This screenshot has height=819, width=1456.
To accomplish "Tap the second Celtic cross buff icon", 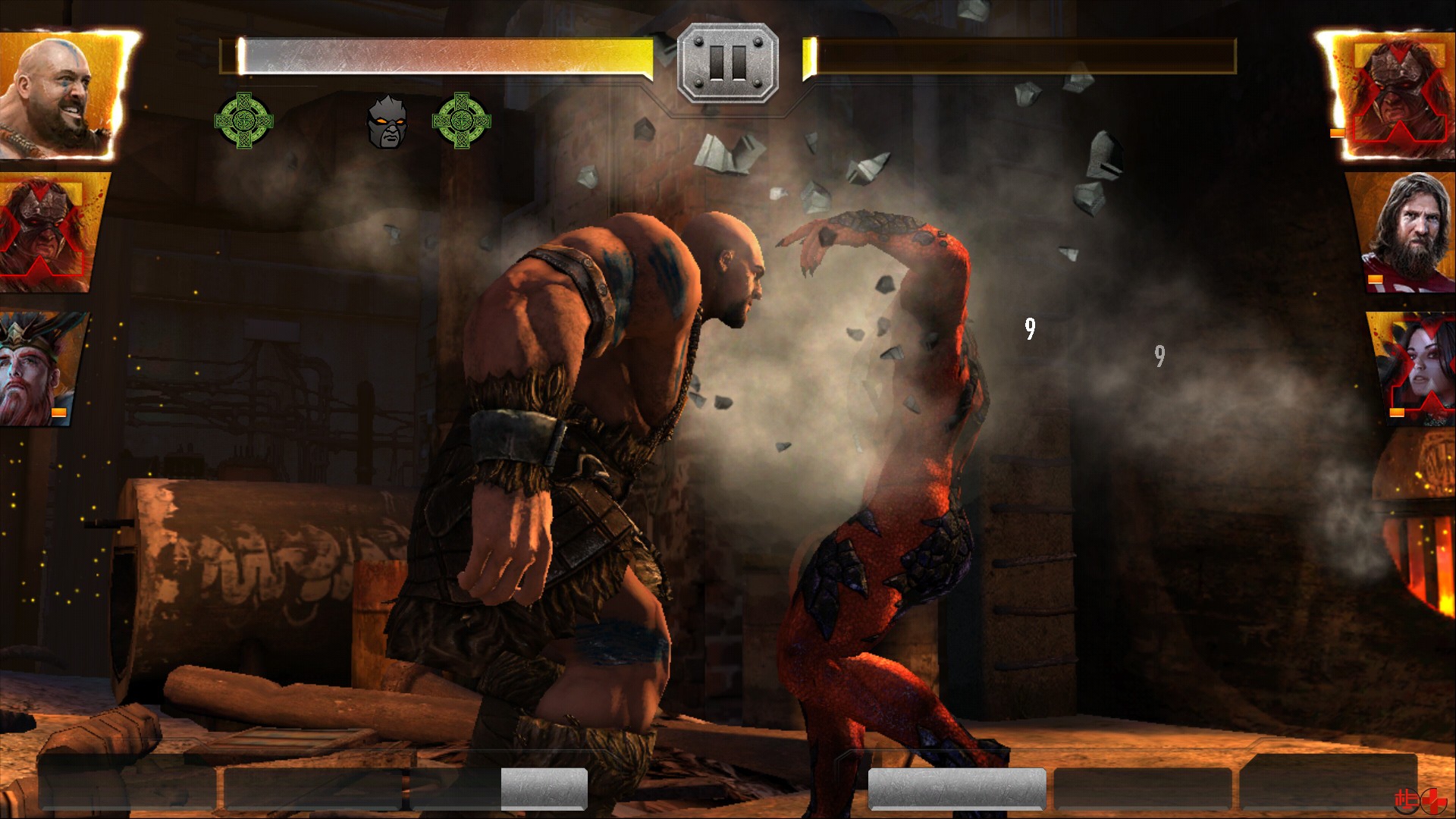I will (461, 119).
